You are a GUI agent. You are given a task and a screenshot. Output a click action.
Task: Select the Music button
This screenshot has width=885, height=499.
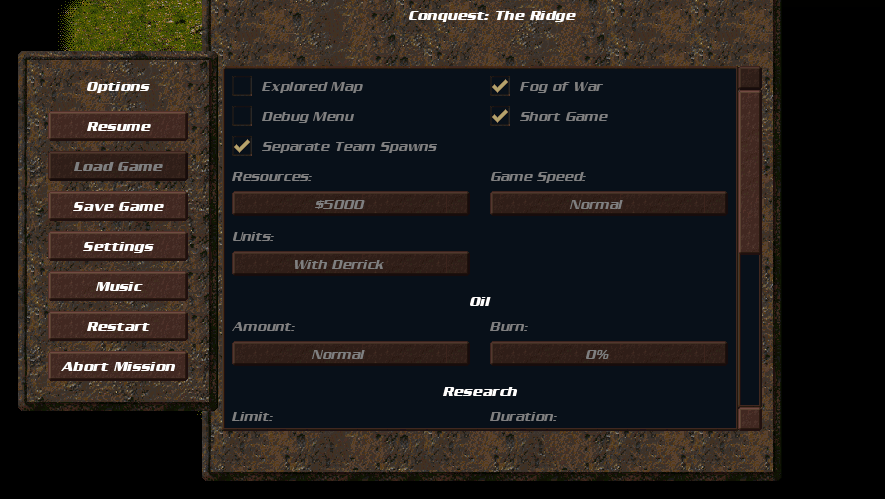[x=118, y=287]
